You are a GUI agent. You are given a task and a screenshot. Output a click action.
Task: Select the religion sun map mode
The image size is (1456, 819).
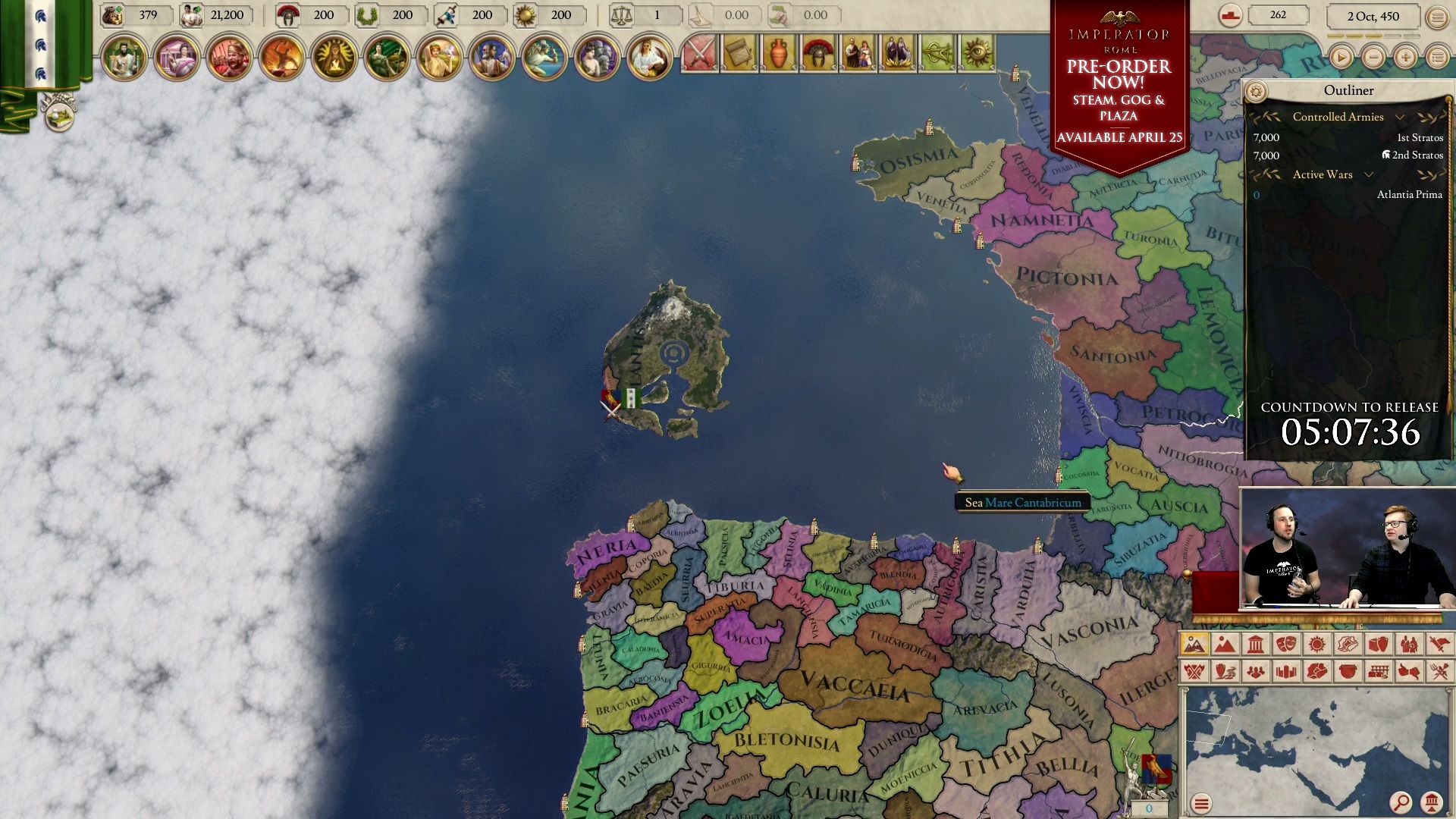pos(1318,646)
